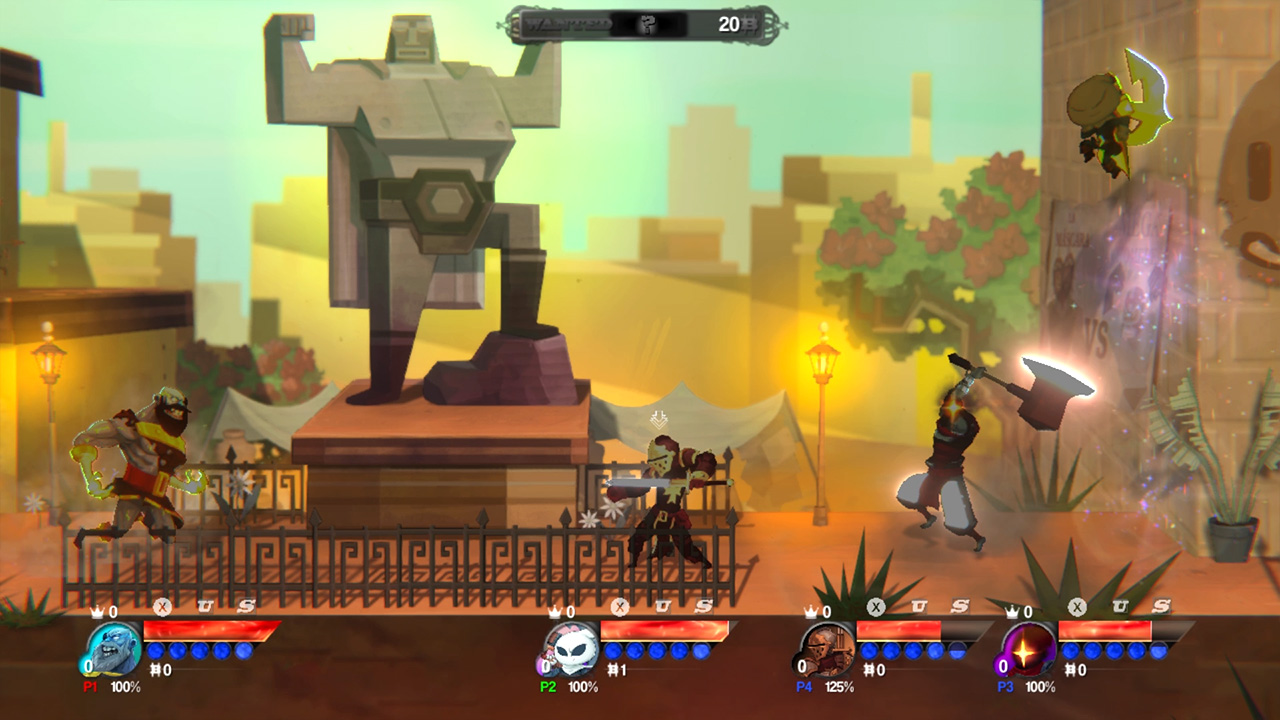The height and width of the screenshot is (720, 1280).
Task: Click the X medallion icon beside P2's crown
Action: pos(618,607)
